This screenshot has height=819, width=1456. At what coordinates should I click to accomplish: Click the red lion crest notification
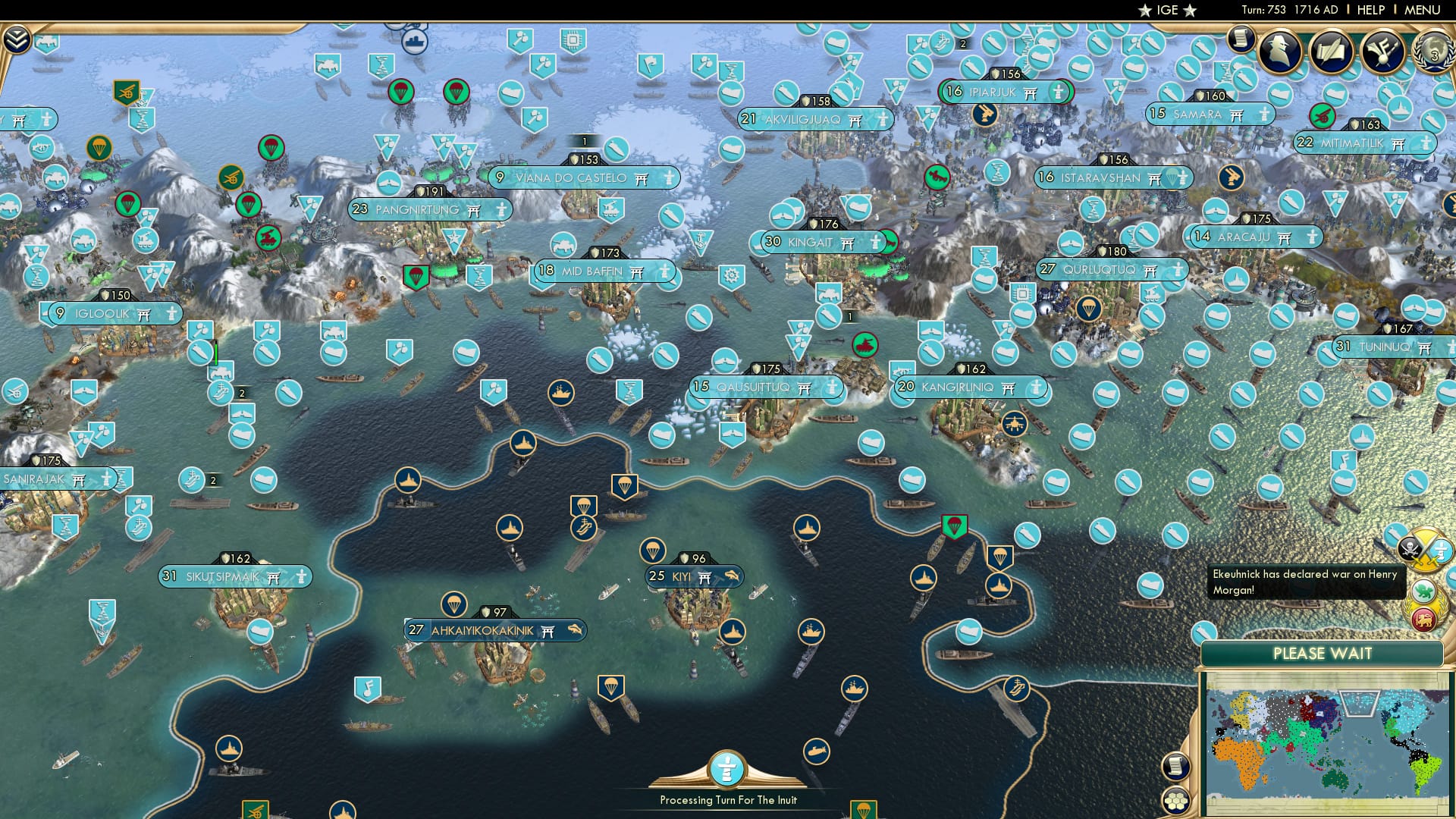(x=1423, y=619)
